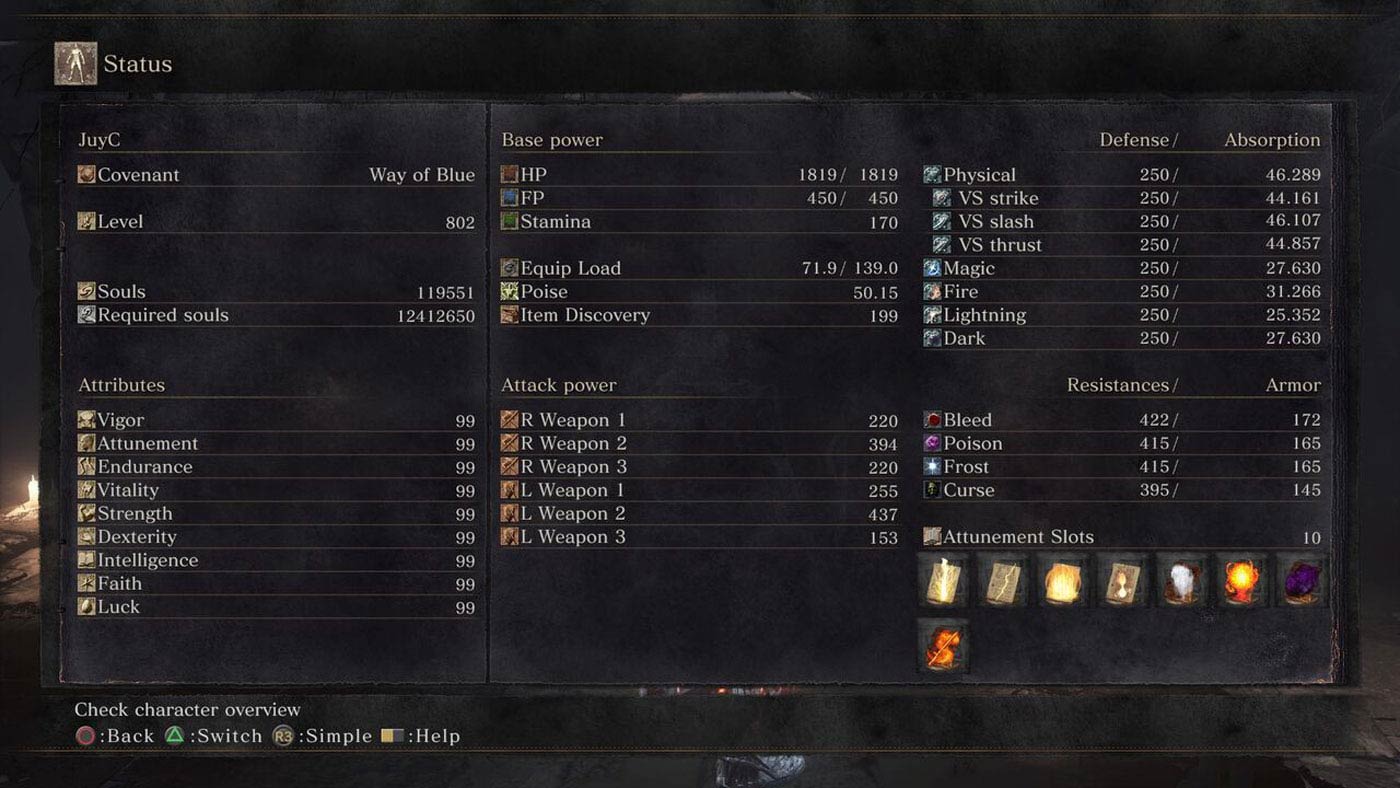1400x788 pixels.
Task: Select the purple dark flame pyromancy
Action: click(1302, 581)
